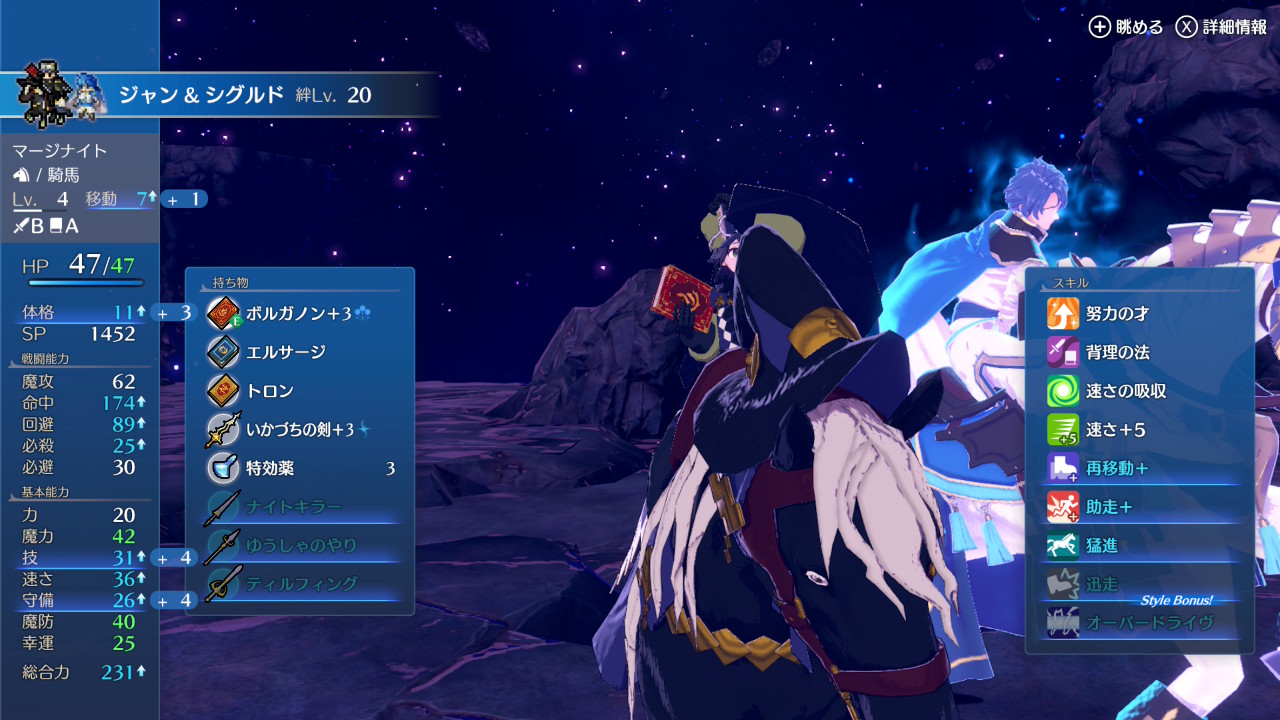Pick the いかづちの剣+3 sword
The height and width of the screenshot is (720, 1280).
click(299, 430)
